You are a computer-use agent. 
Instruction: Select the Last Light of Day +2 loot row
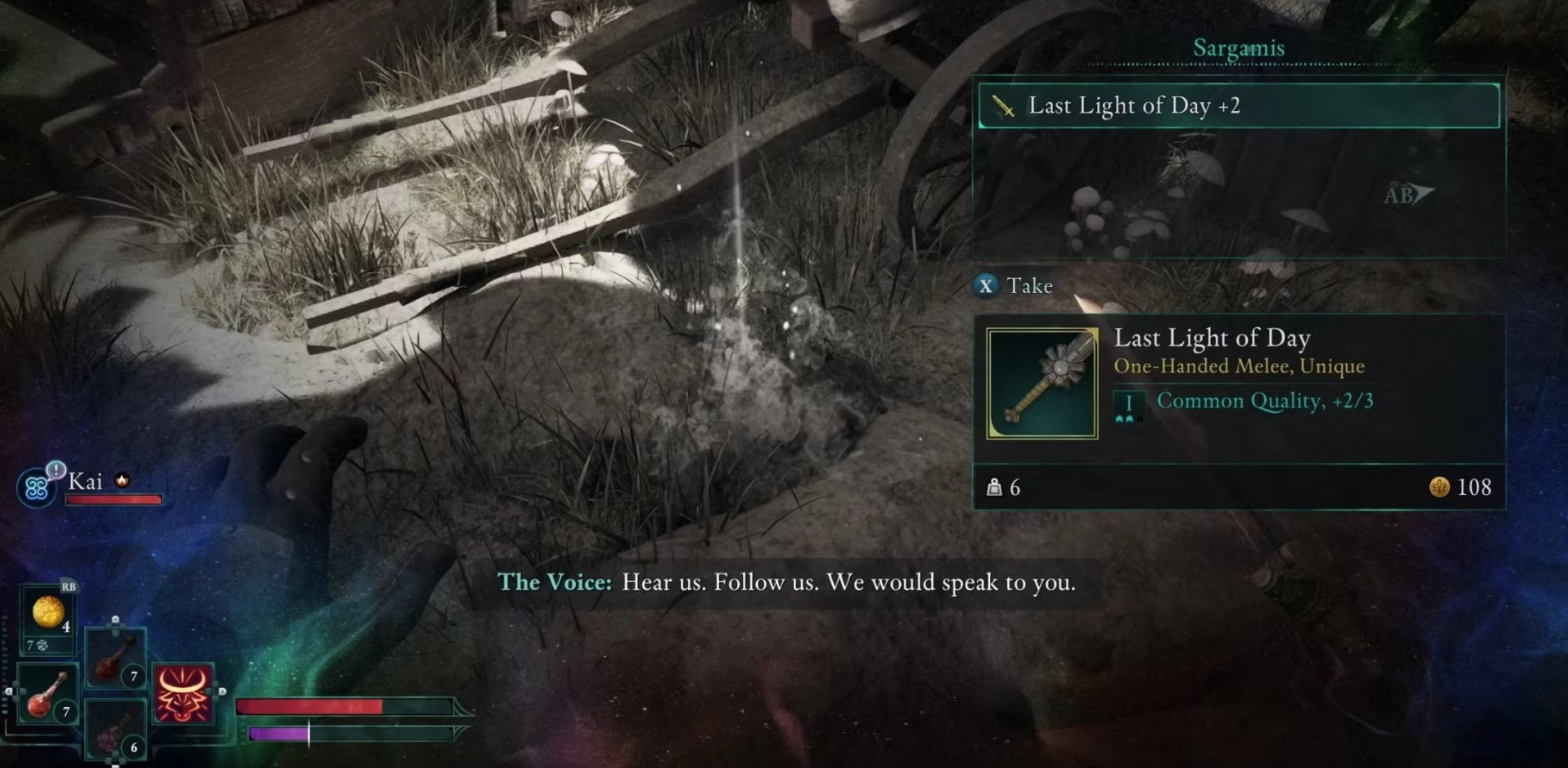tap(1238, 106)
